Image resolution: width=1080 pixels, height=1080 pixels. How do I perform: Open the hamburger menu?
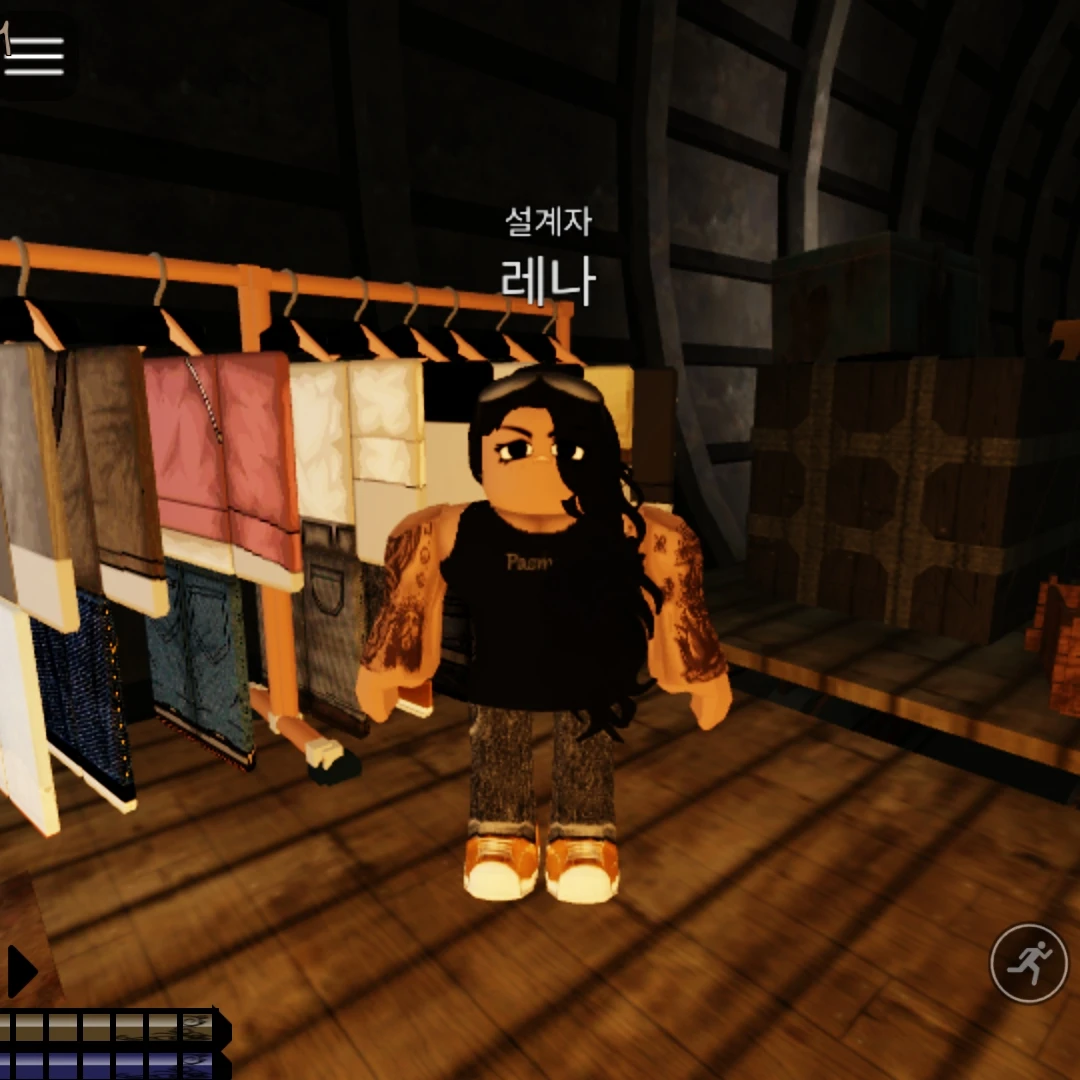(x=34, y=55)
